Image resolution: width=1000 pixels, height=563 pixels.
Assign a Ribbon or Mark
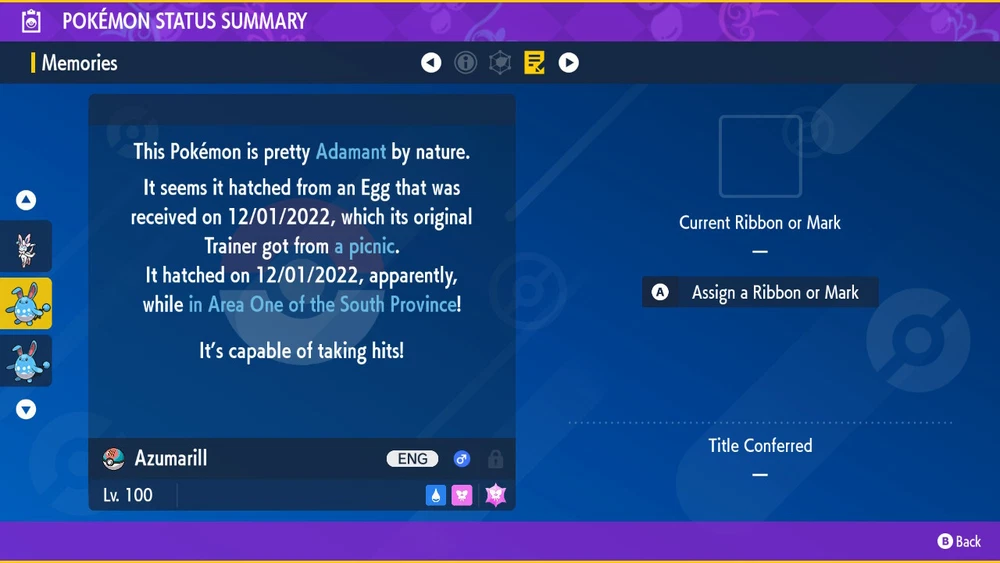coord(760,292)
